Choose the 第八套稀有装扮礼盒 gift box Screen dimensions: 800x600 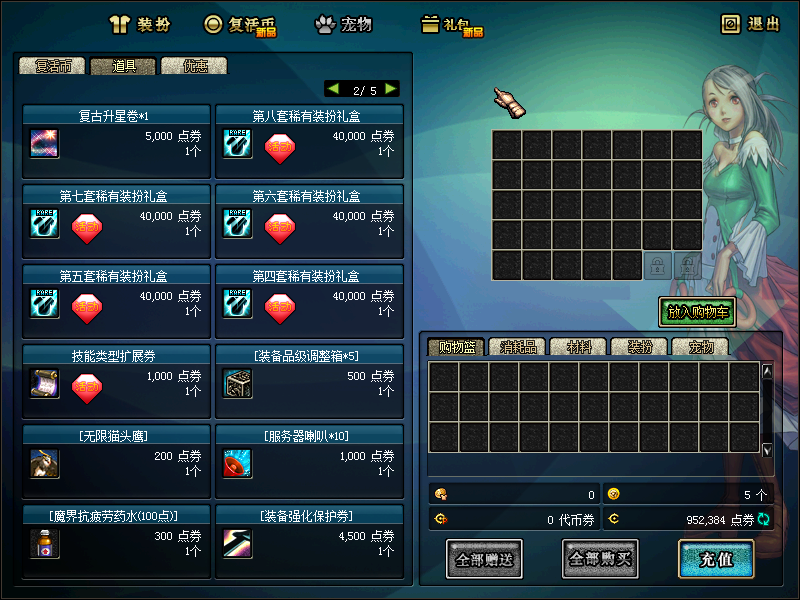tap(237, 144)
